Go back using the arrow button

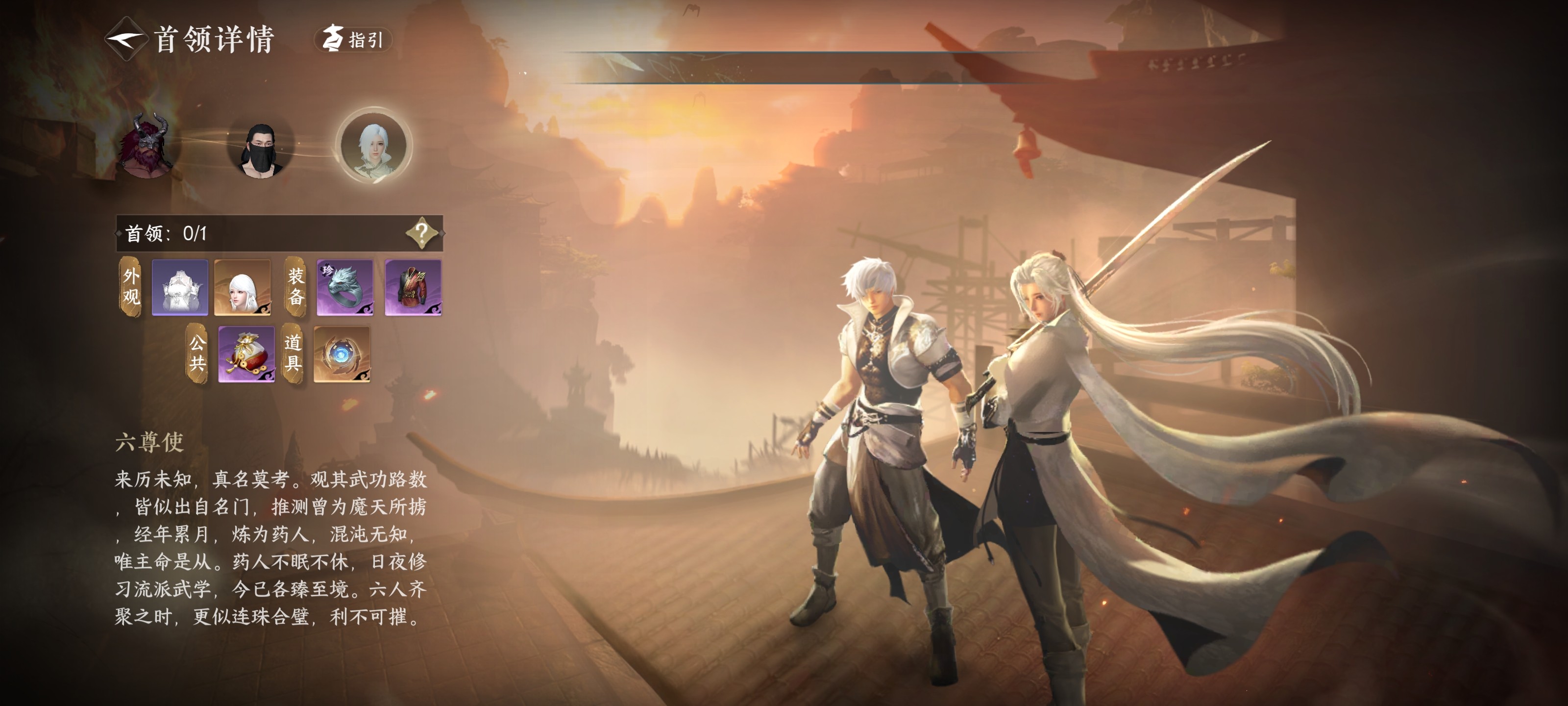pyautogui.click(x=125, y=40)
